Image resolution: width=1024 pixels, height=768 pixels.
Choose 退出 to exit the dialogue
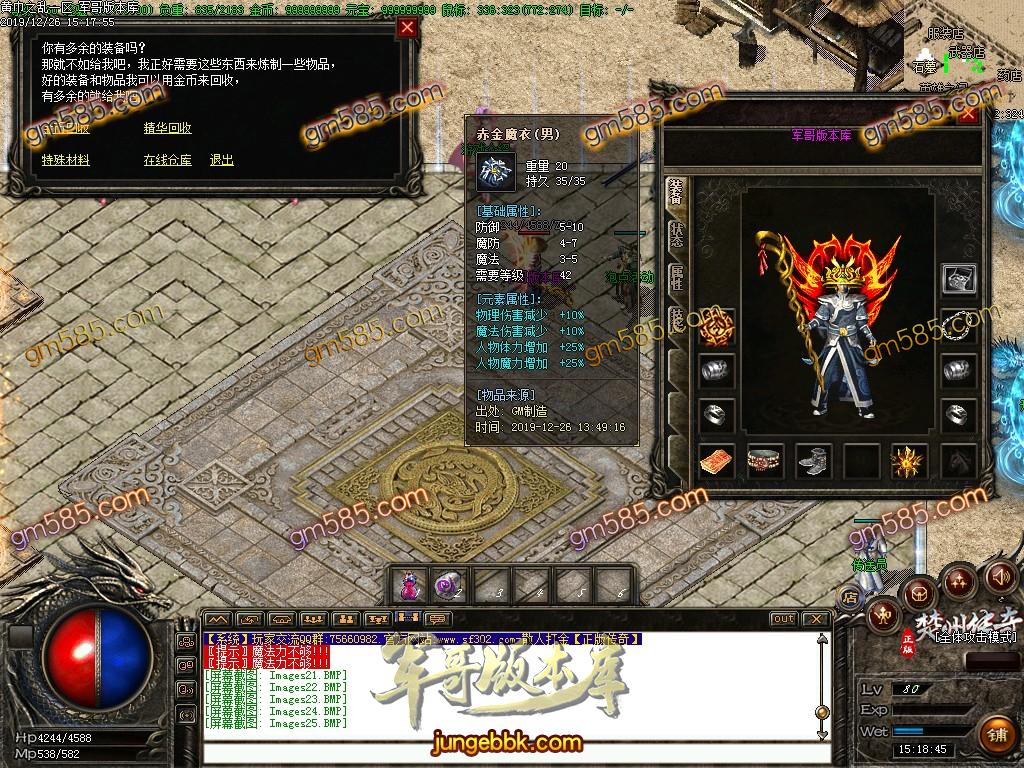click(221, 160)
